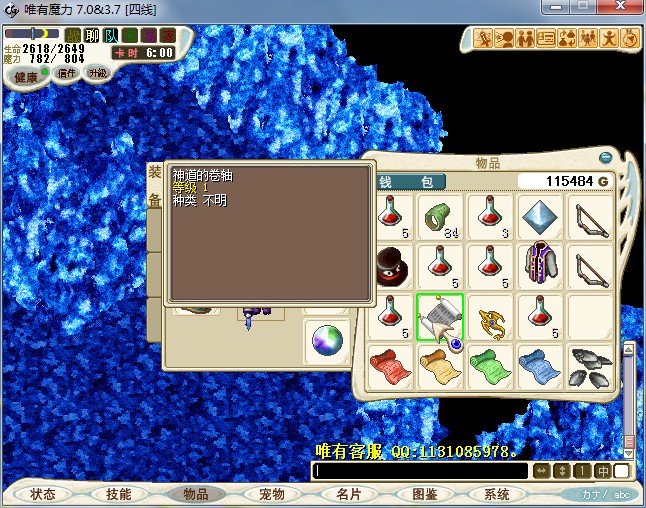Open the 技能 skills menu
The image size is (646, 508).
tap(119, 494)
